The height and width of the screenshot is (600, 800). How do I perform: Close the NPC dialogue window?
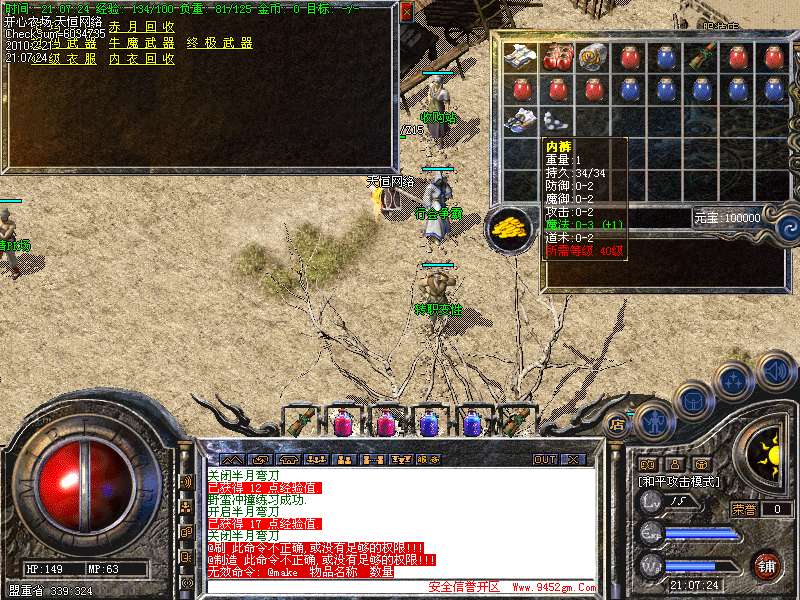tap(406, 12)
